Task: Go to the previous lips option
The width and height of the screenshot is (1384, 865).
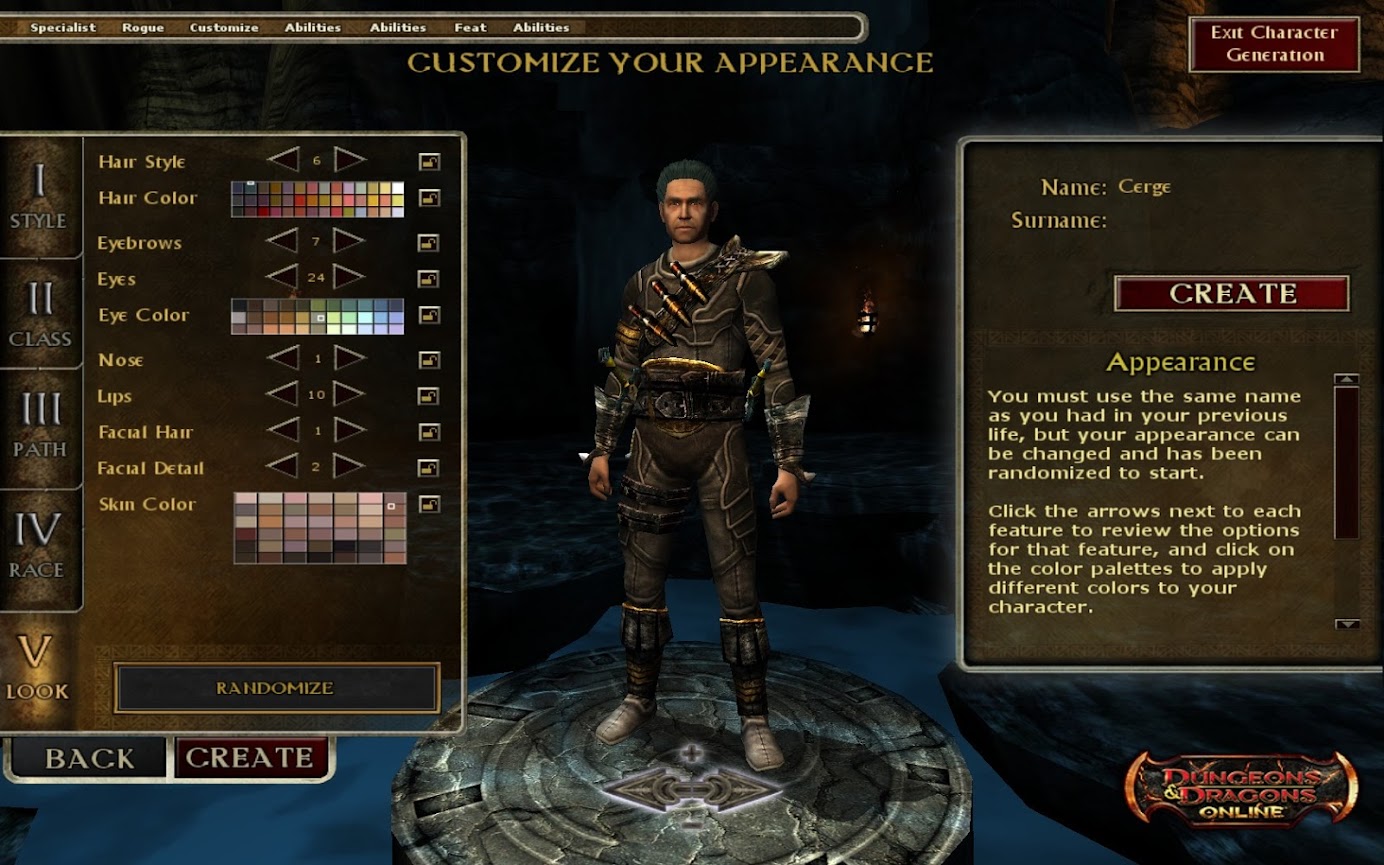Action: pos(283,394)
